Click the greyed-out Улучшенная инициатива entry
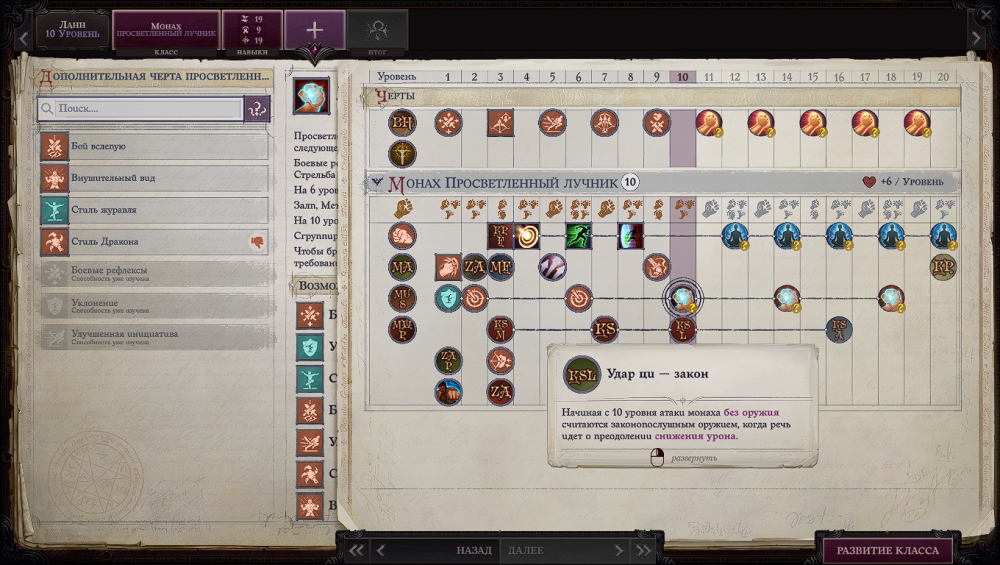Viewport: 1000px width, 565px height. tap(155, 337)
